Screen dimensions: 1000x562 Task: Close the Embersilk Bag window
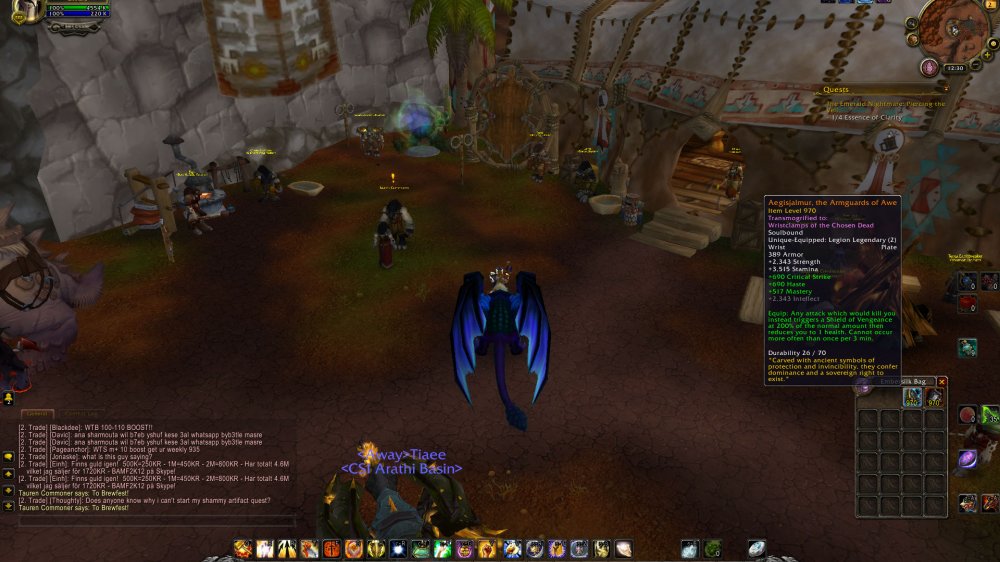click(x=941, y=382)
